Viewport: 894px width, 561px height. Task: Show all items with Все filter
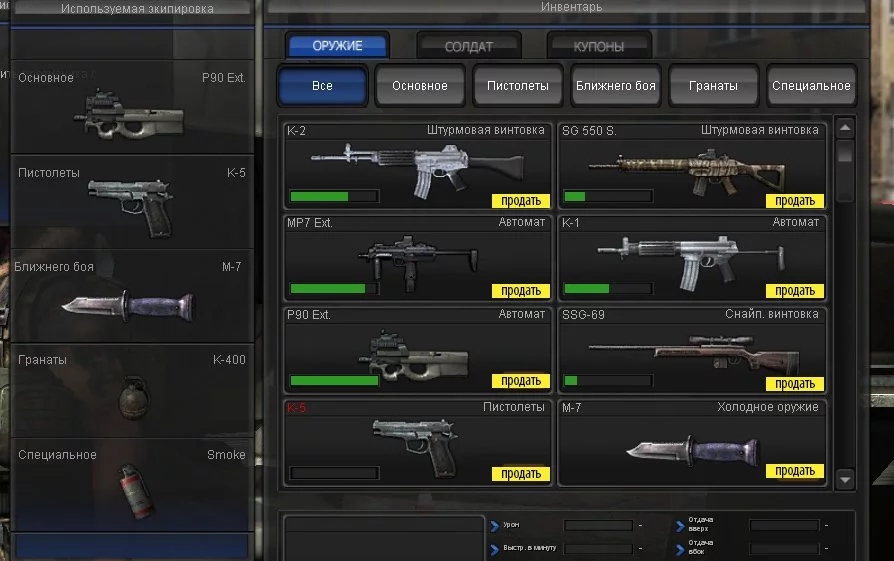[x=322, y=86]
